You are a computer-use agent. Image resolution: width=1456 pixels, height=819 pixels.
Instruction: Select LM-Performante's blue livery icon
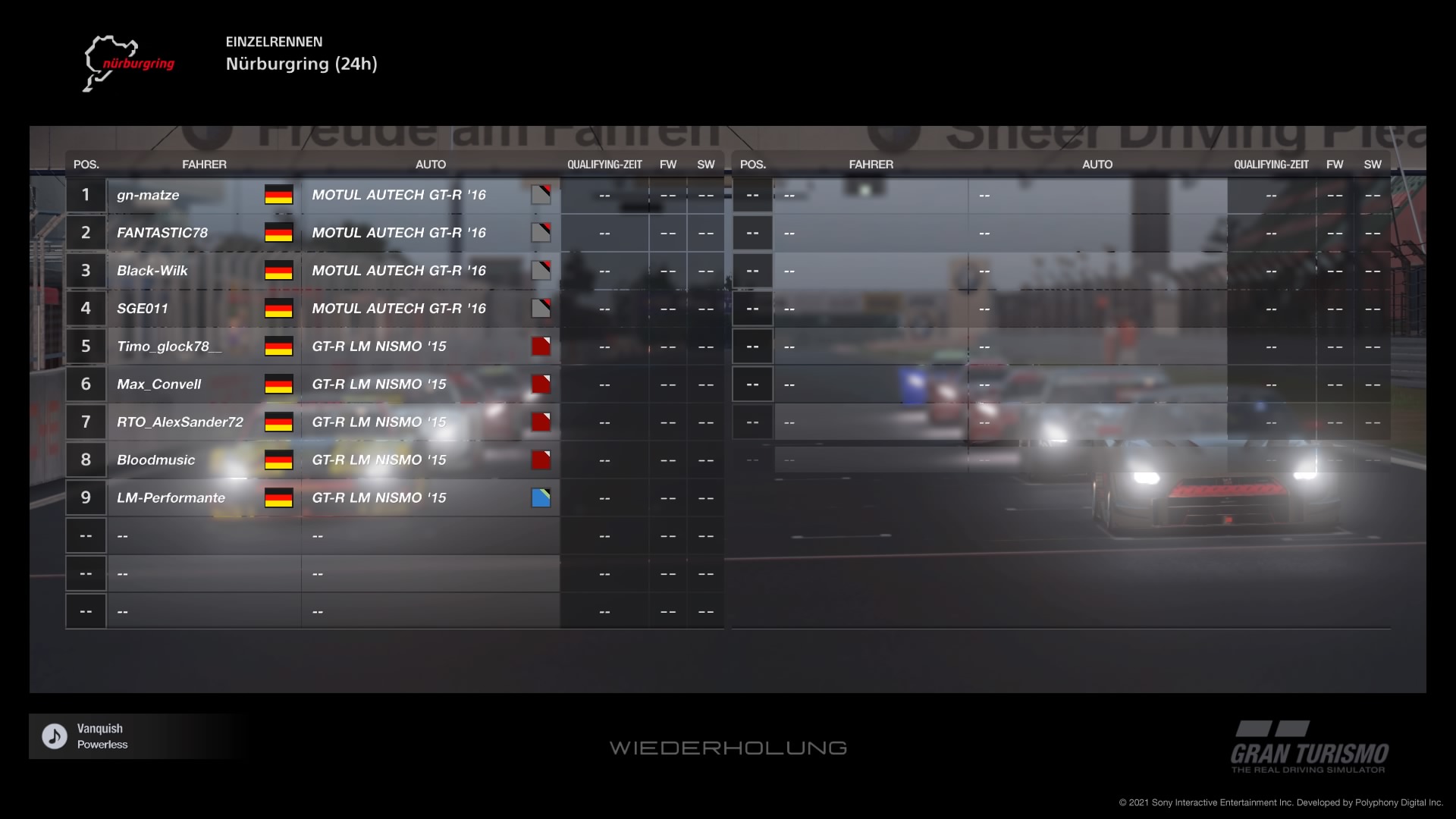pyautogui.click(x=541, y=497)
